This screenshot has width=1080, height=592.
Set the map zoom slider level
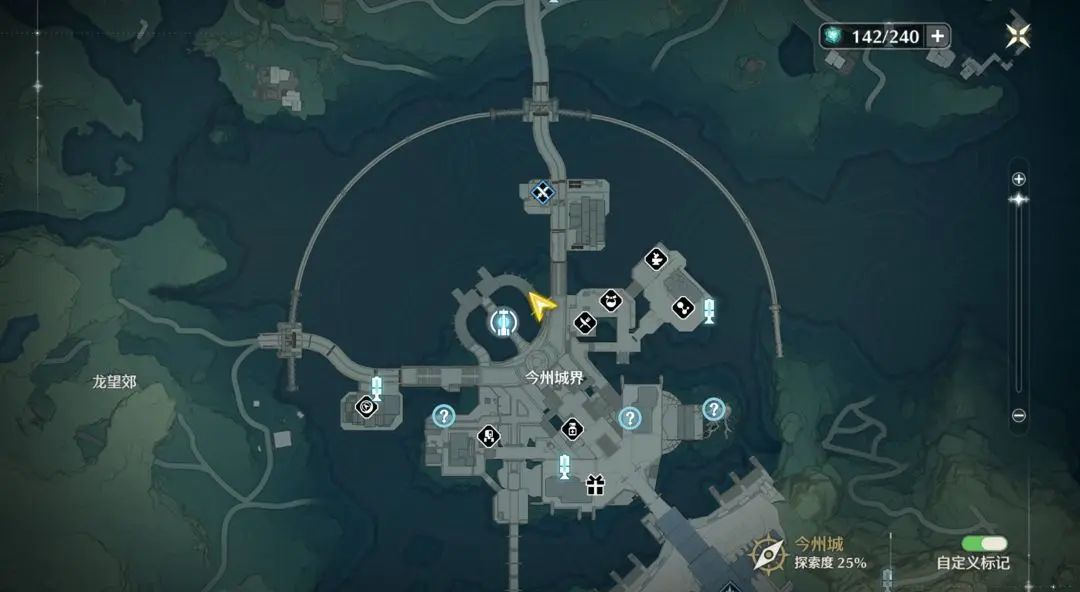1018,200
